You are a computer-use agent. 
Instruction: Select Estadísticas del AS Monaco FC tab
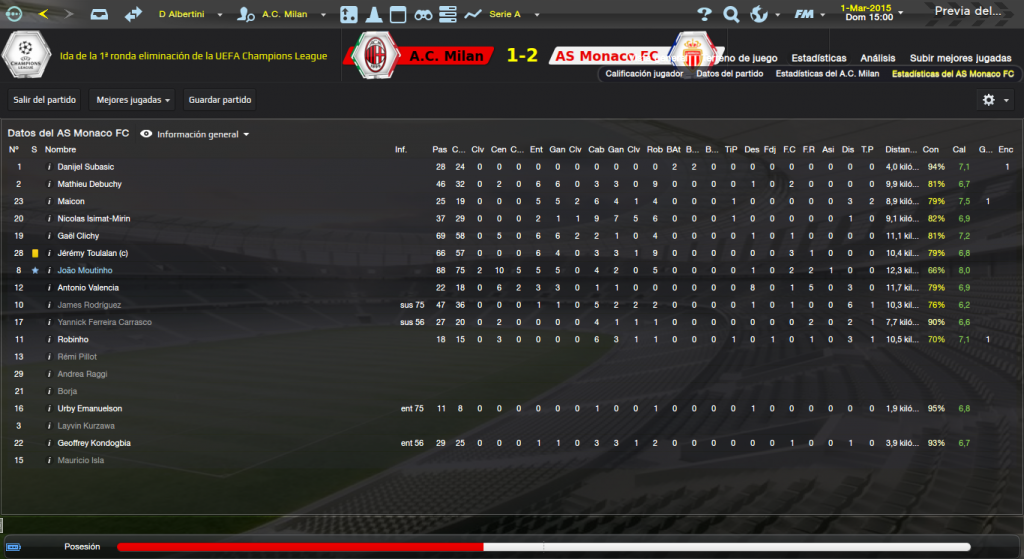pos(951,74)
